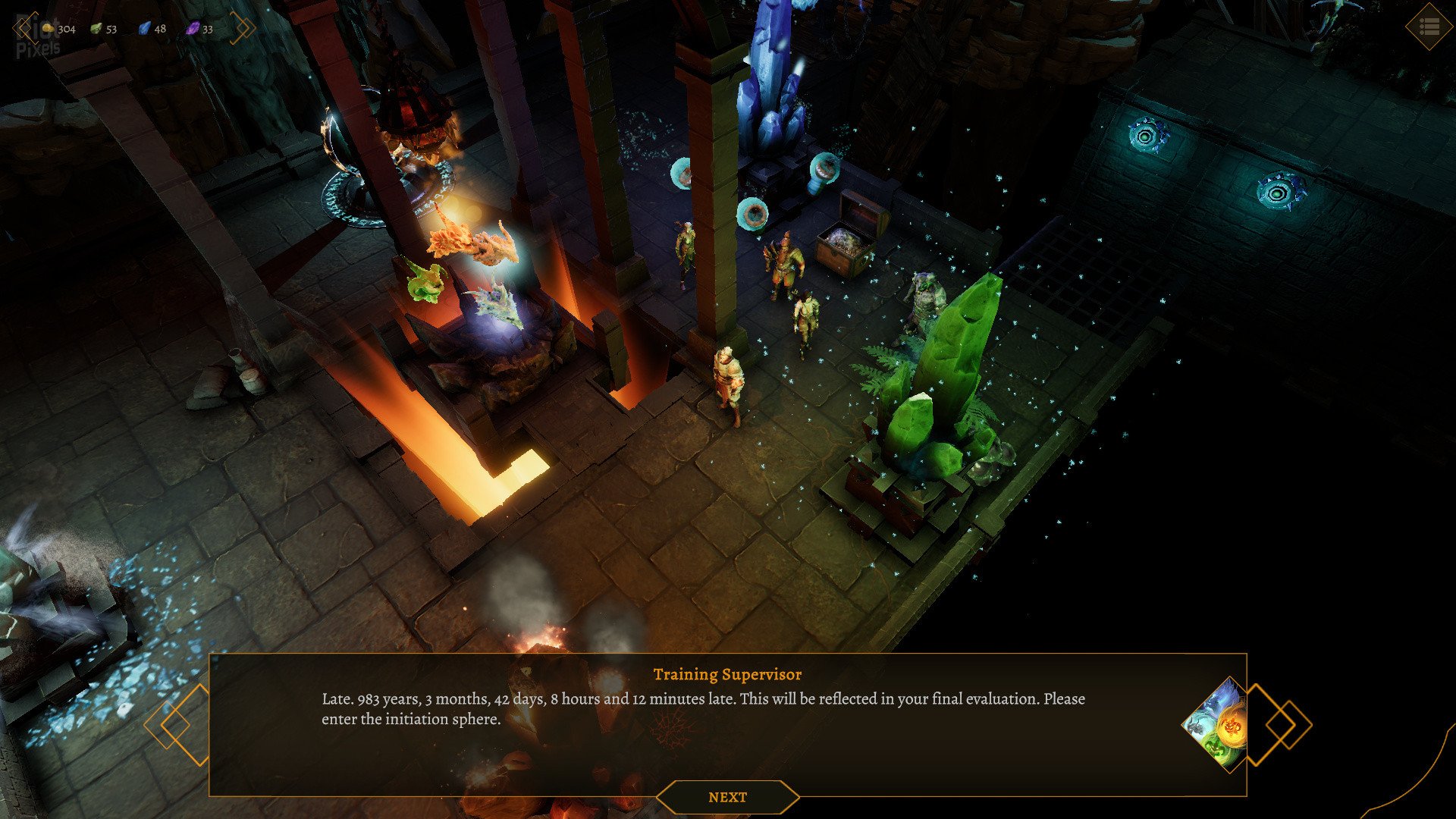Click the left diamond arrow beside the gold counter
The width and height of the screenshot is (1456, 819).
[24, 28]
